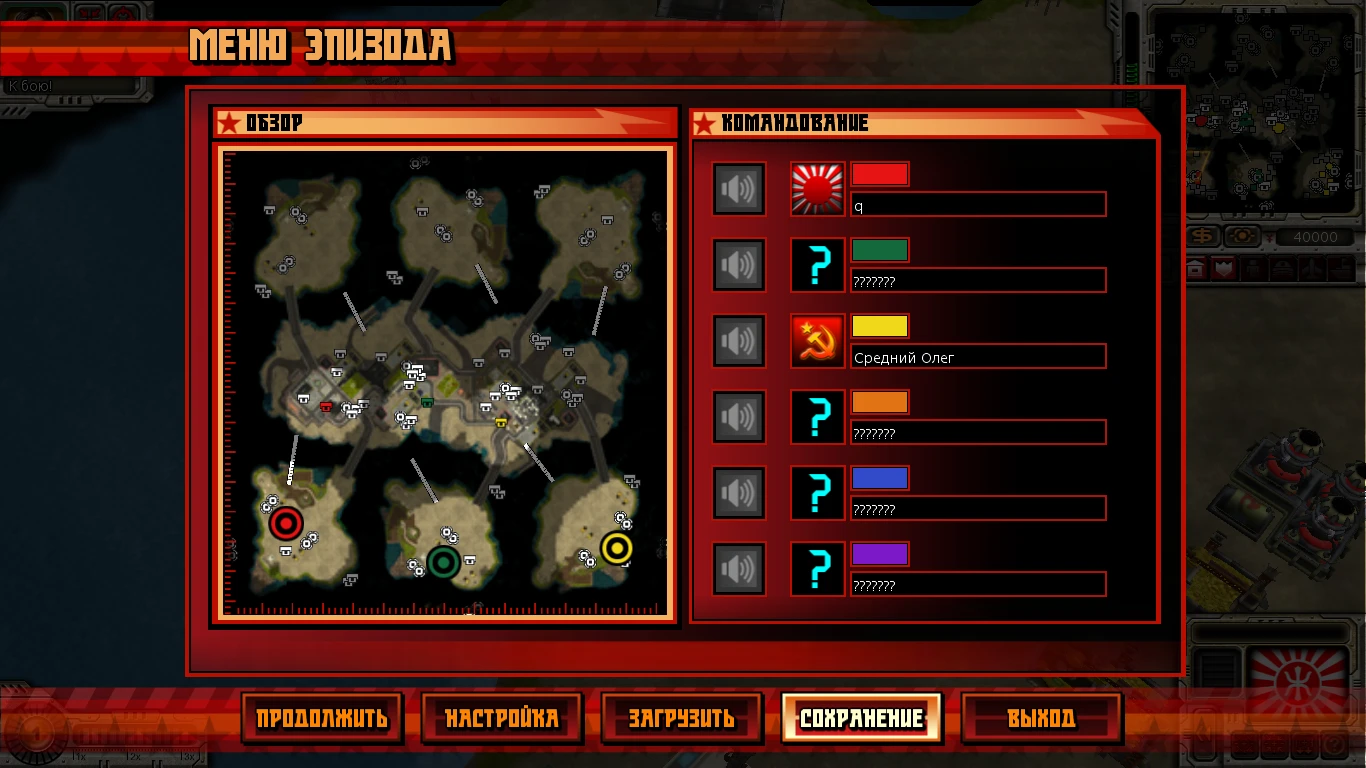Screen dimensions: 1366x768
Task: Click the СОХРАНЕНИЕ button
Action: 861,717
